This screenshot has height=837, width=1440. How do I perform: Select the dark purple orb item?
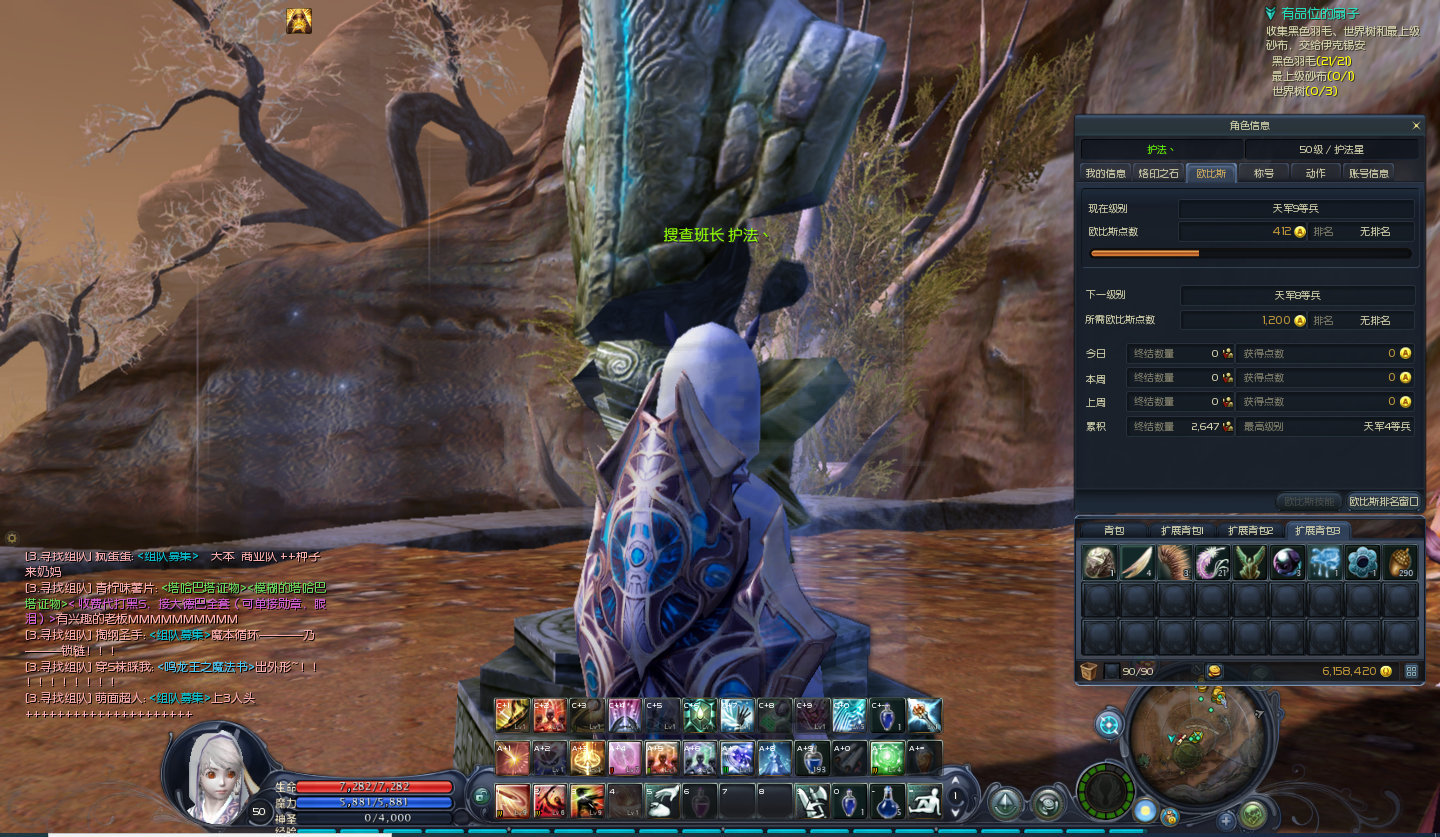click(1287, 562)
